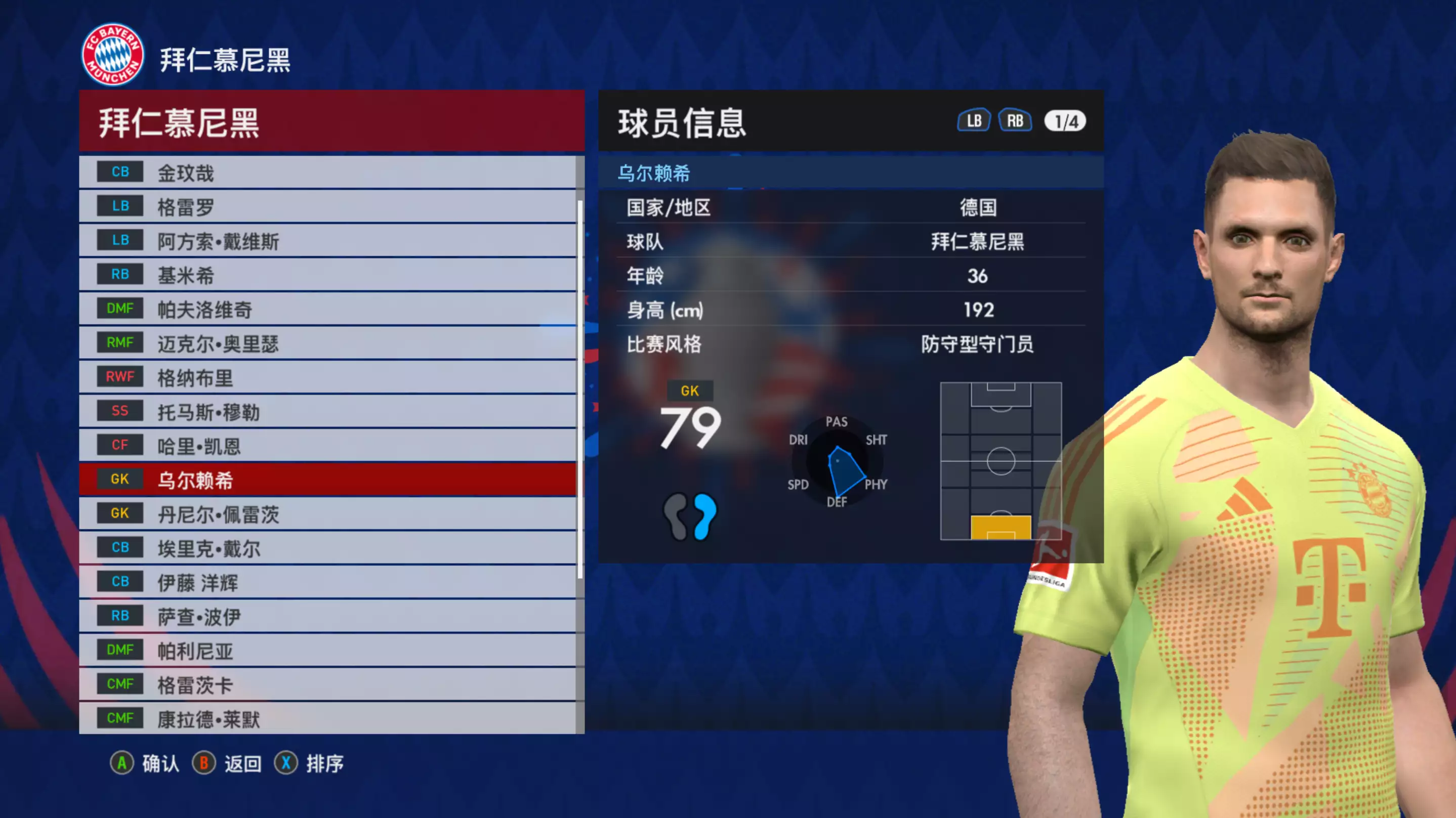Image resolution: width=1456 pixels, height=818 pixels.
Task: Select goalkeeper 丹尼尔•佩雷茨
Action: pyautogui.click(x=328, y=514)
